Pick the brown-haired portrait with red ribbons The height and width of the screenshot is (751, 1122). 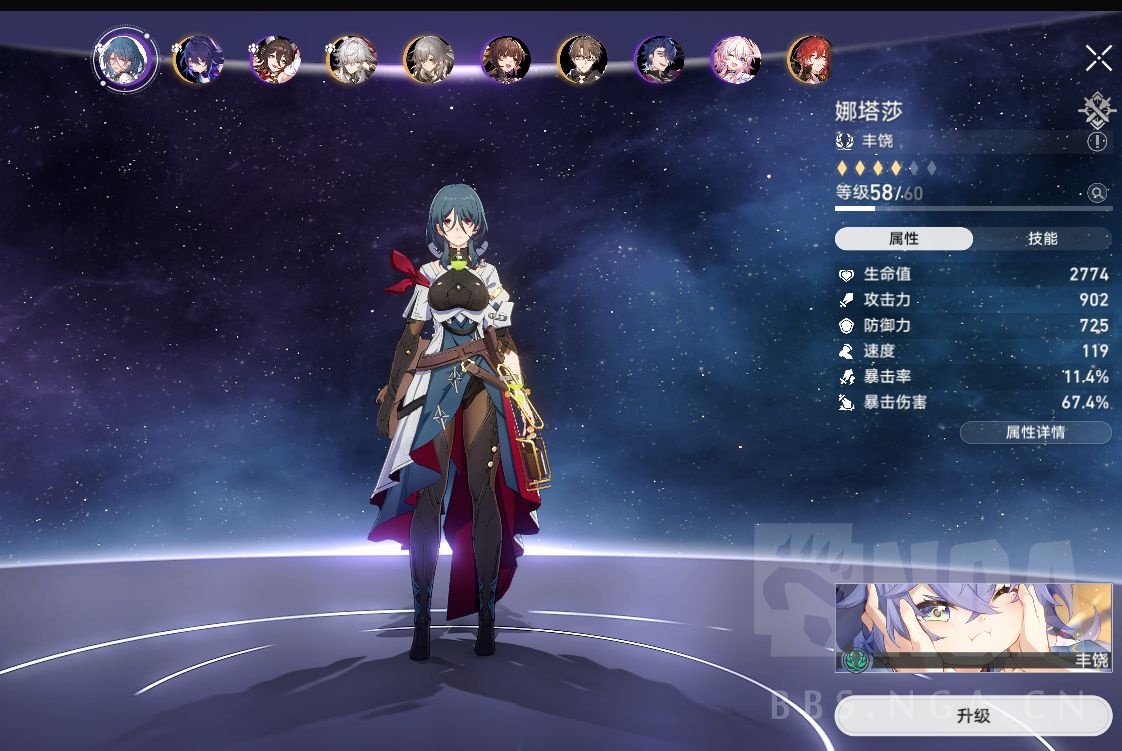click(x=273, y=59)
